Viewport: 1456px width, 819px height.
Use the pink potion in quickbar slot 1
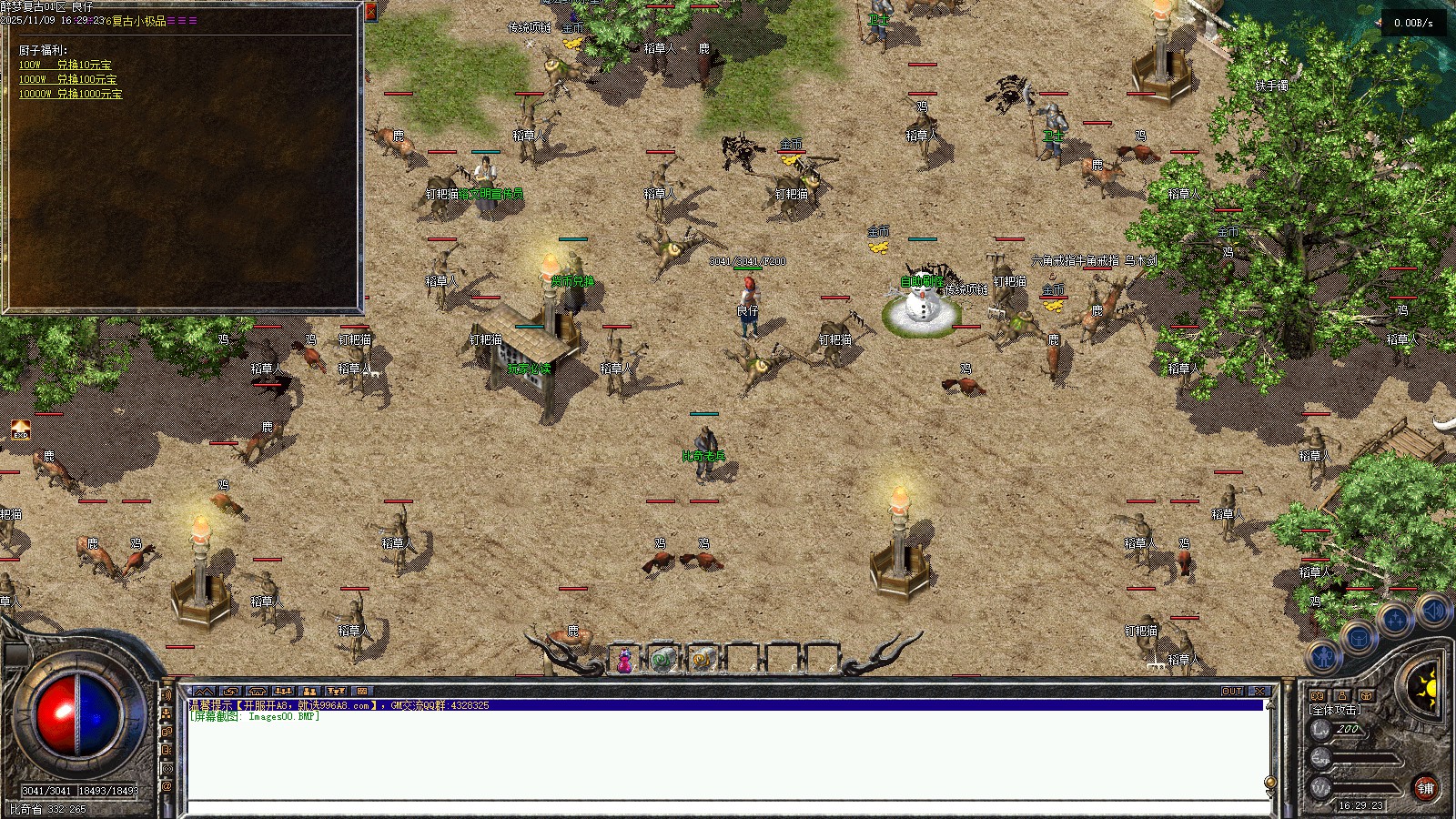click(x=625, y=661)
